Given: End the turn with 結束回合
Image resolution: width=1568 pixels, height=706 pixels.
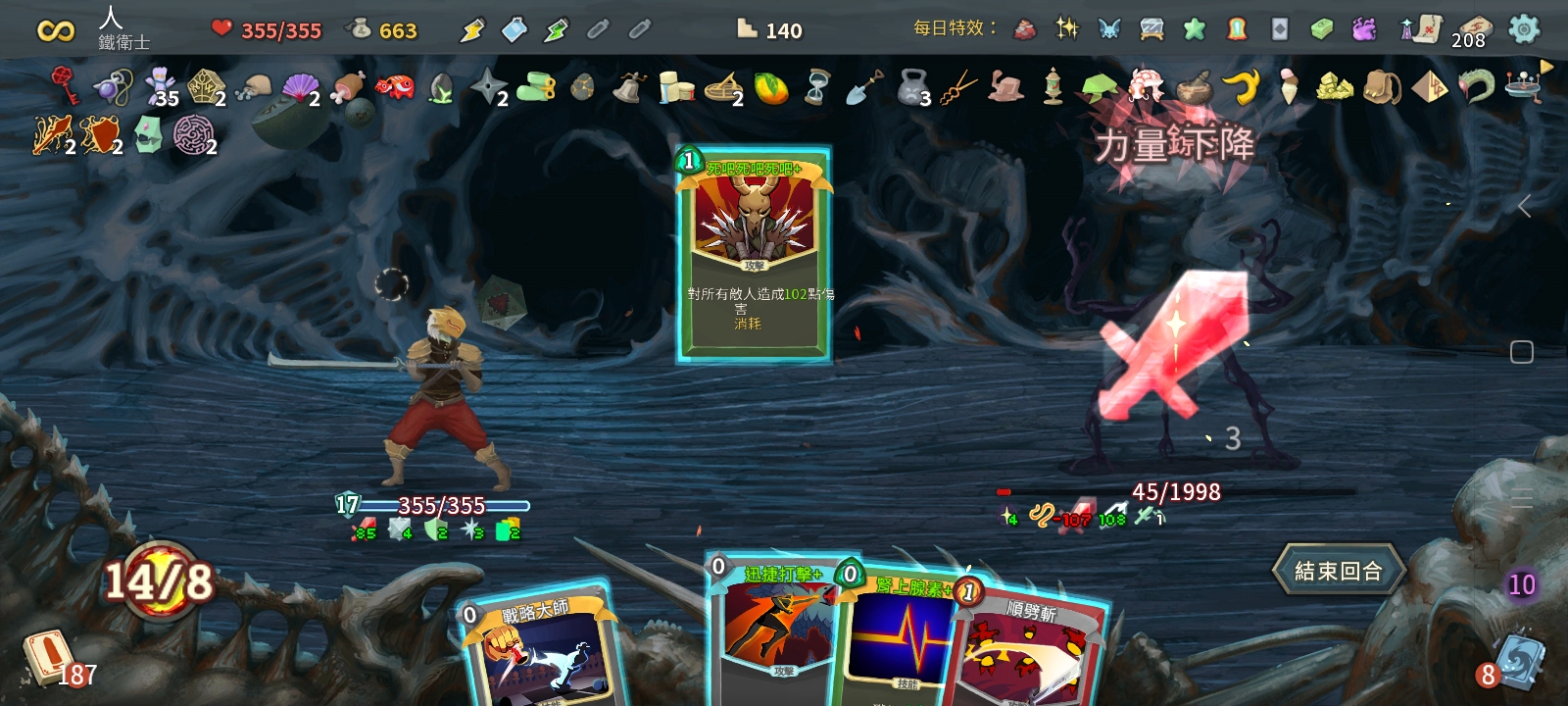Looking at the screenshot, I should click(1338, 571).
